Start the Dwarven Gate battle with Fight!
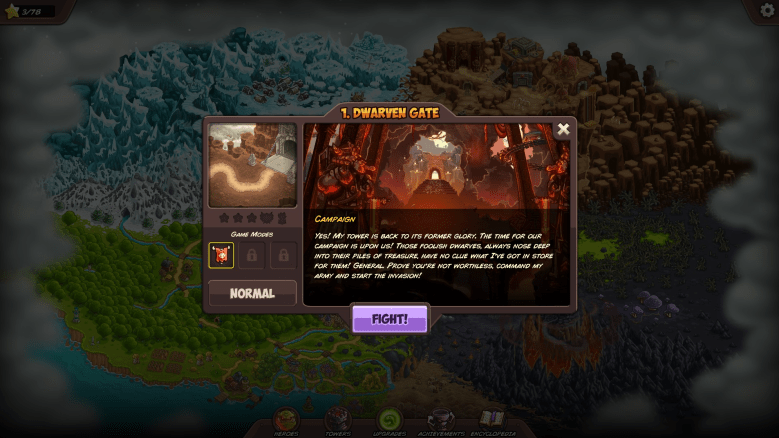779x438 pixels. [x=389, y=319]
